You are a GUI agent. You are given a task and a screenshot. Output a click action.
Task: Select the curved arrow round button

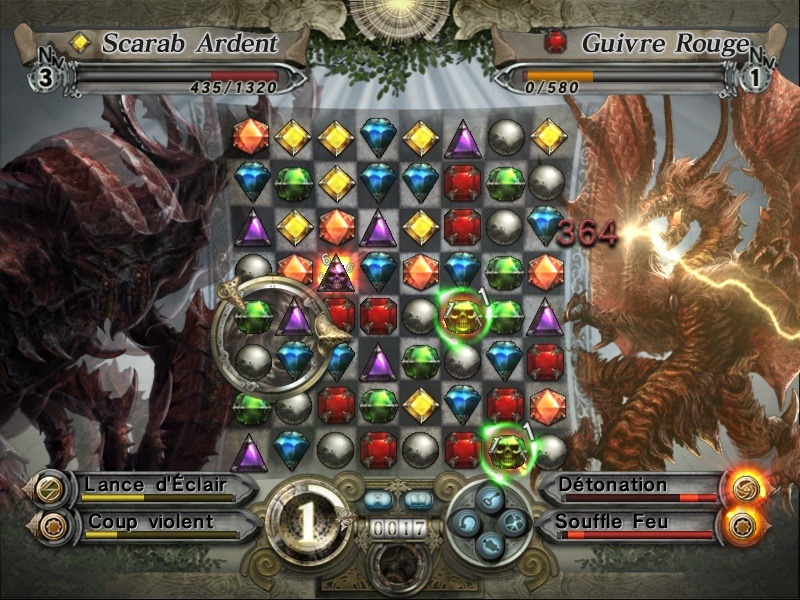466,520
